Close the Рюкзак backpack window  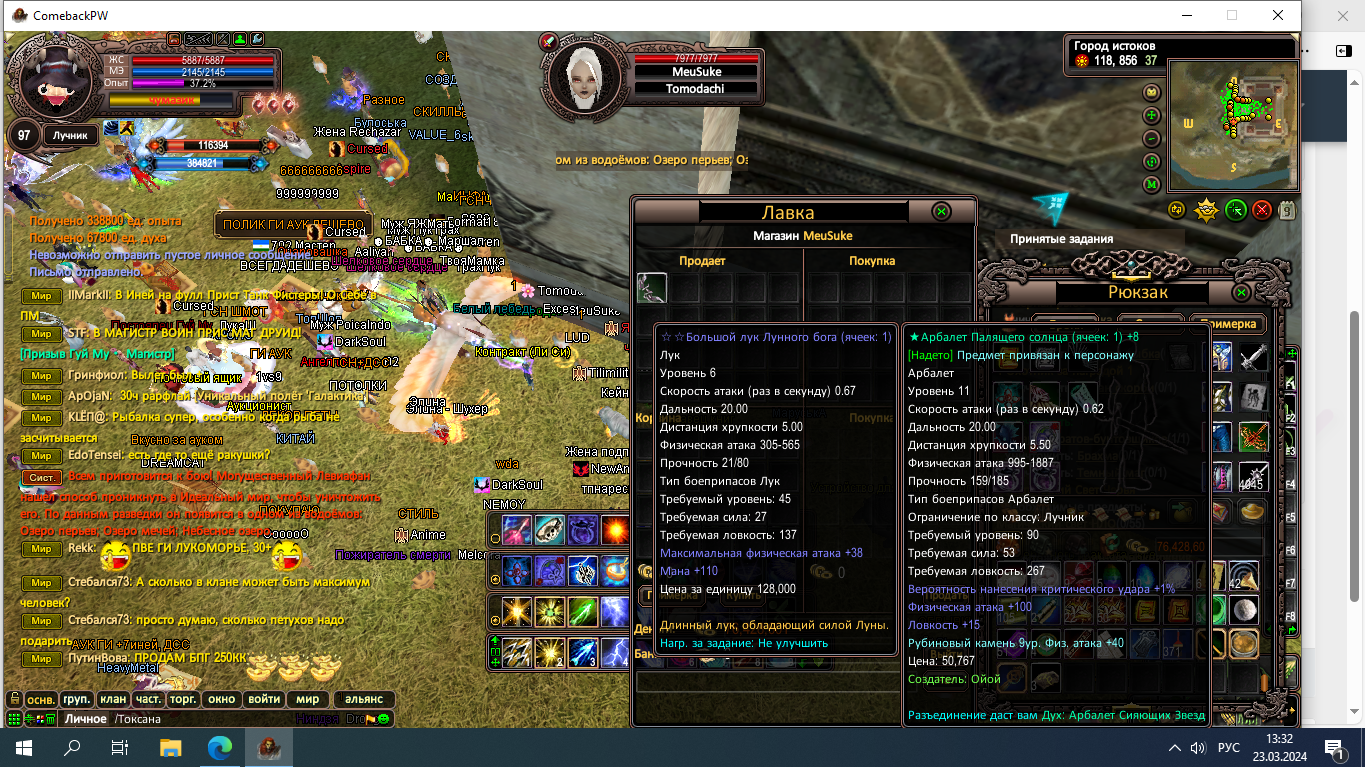(x=1241, y=293)
